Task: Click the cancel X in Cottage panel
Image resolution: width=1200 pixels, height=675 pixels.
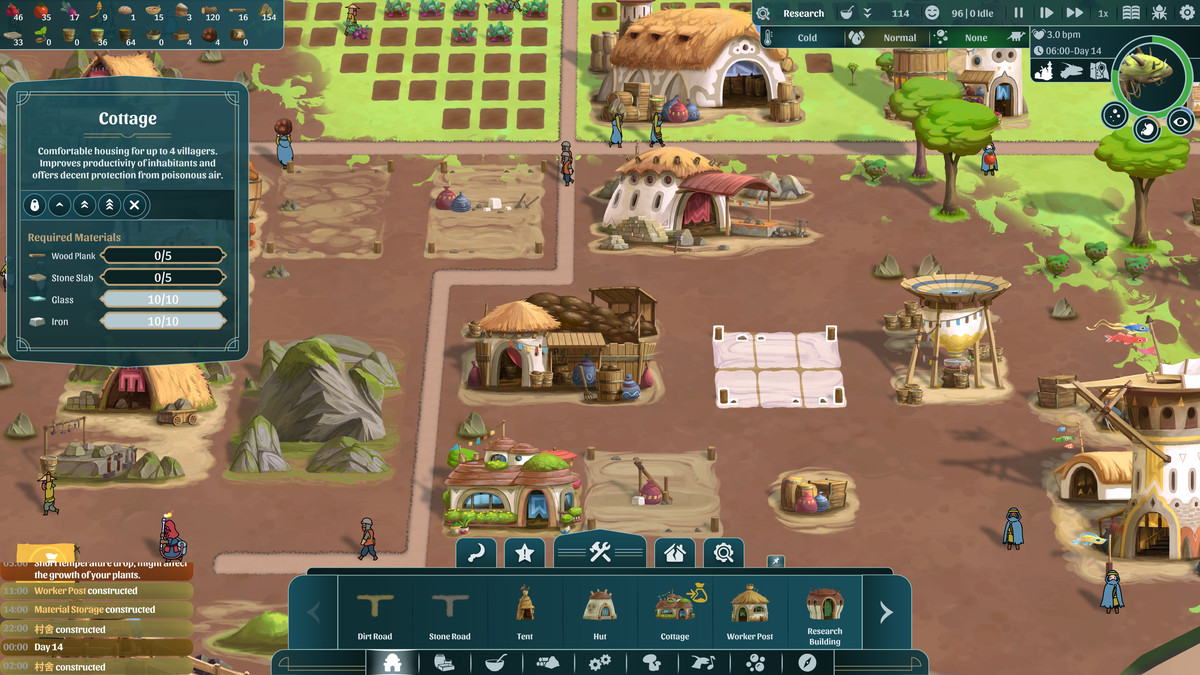Action: [x=134, y=206]
